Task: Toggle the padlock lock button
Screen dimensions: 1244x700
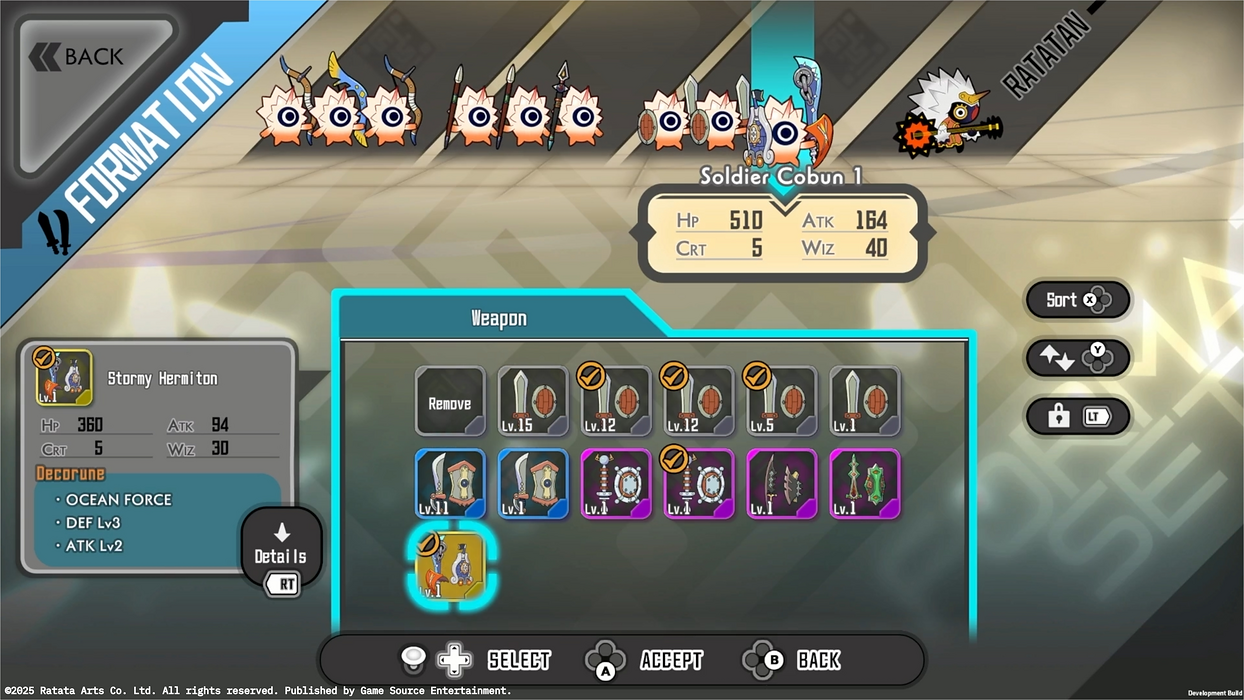Action: pos(1077,417)
